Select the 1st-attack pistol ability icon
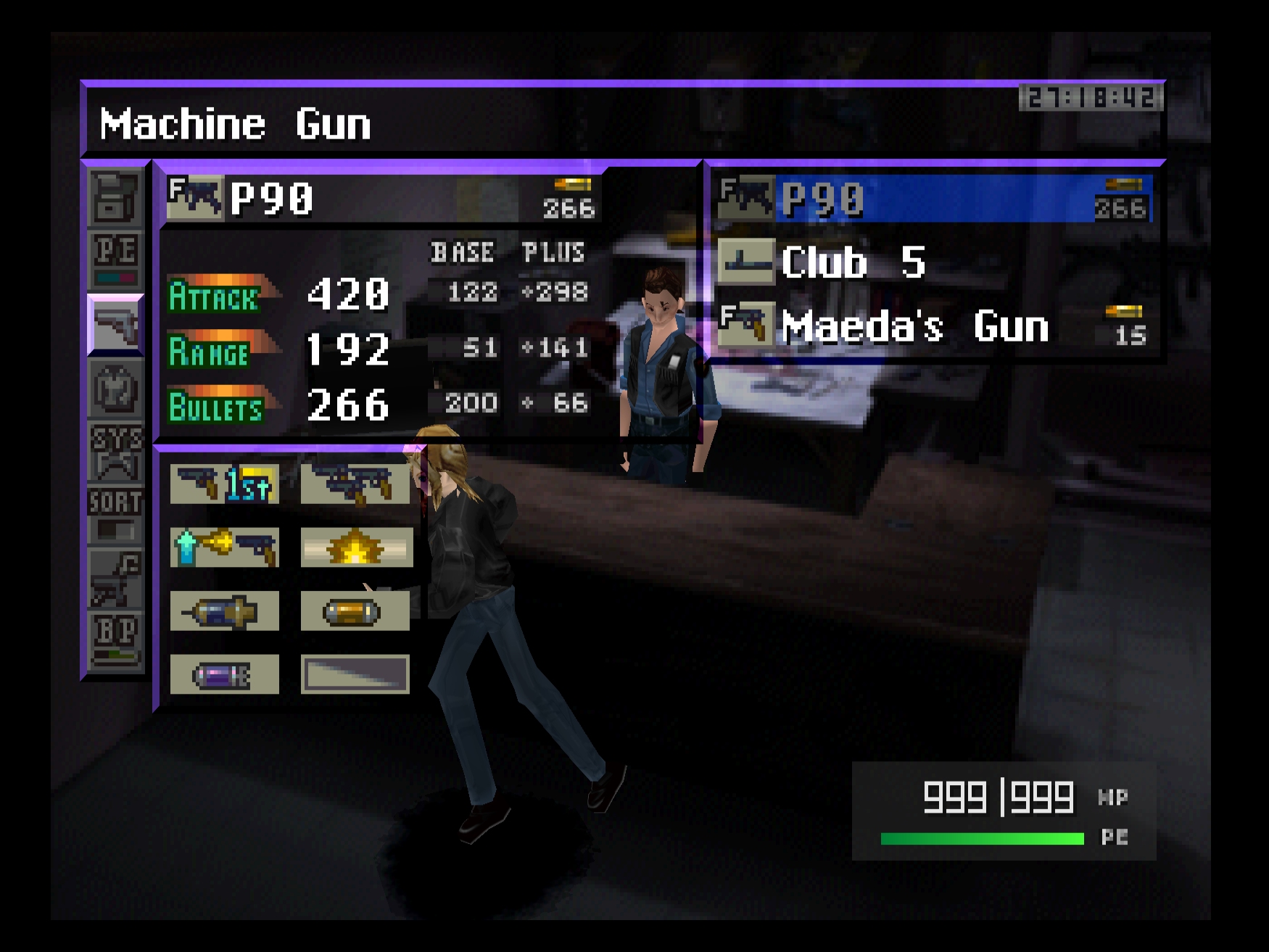Image resolution: width=1269 pixels, height=952 pixels. [224, 484]
